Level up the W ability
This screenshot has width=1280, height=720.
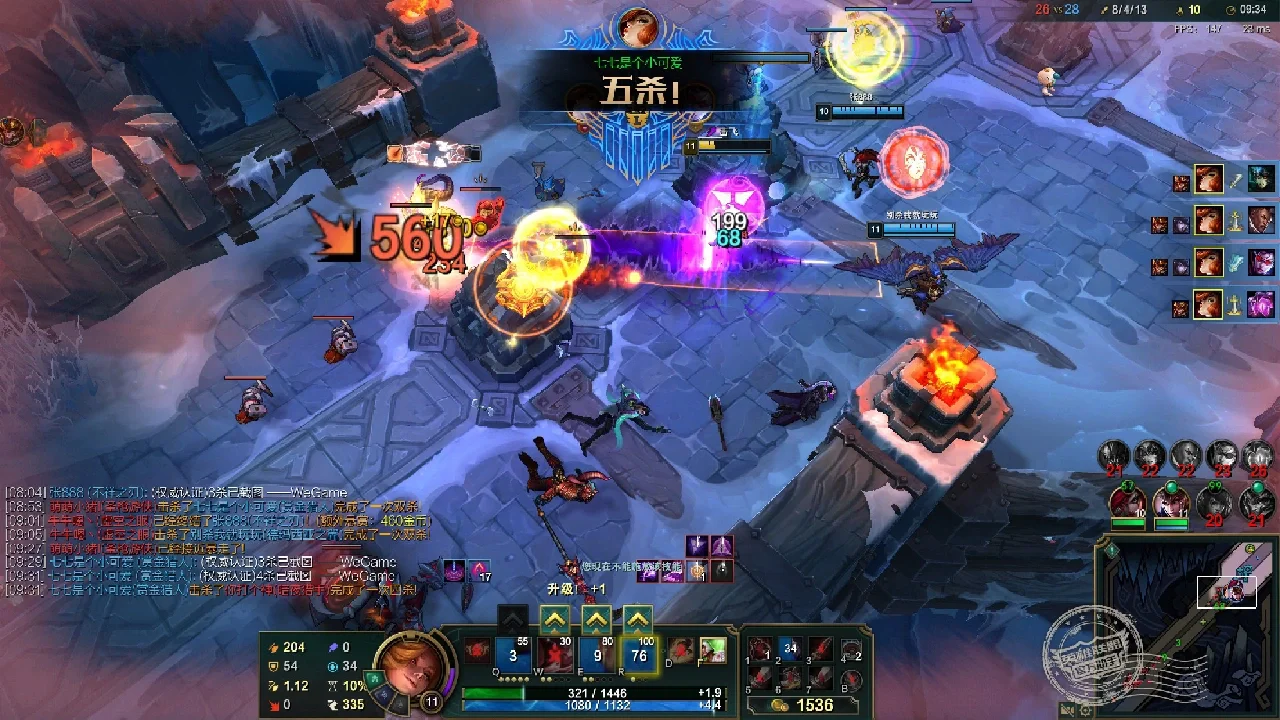click(555, 620)
